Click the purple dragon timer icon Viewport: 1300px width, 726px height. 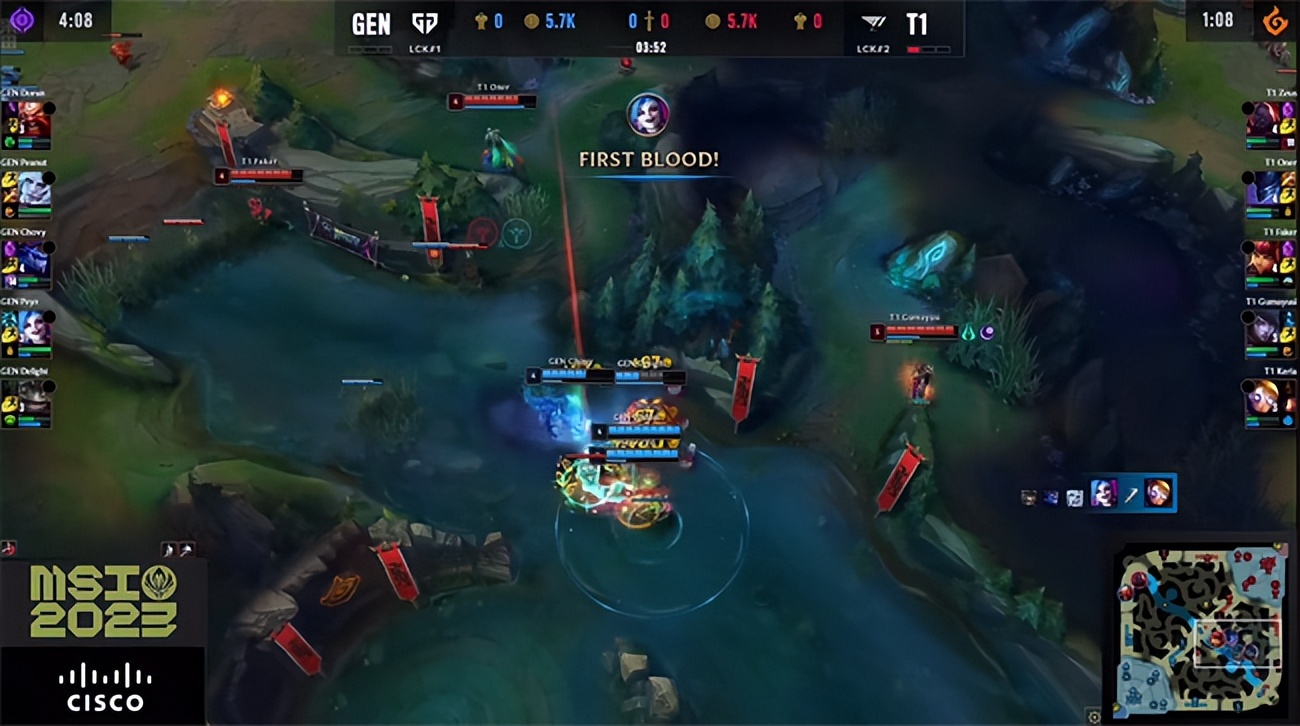[22, 20]
